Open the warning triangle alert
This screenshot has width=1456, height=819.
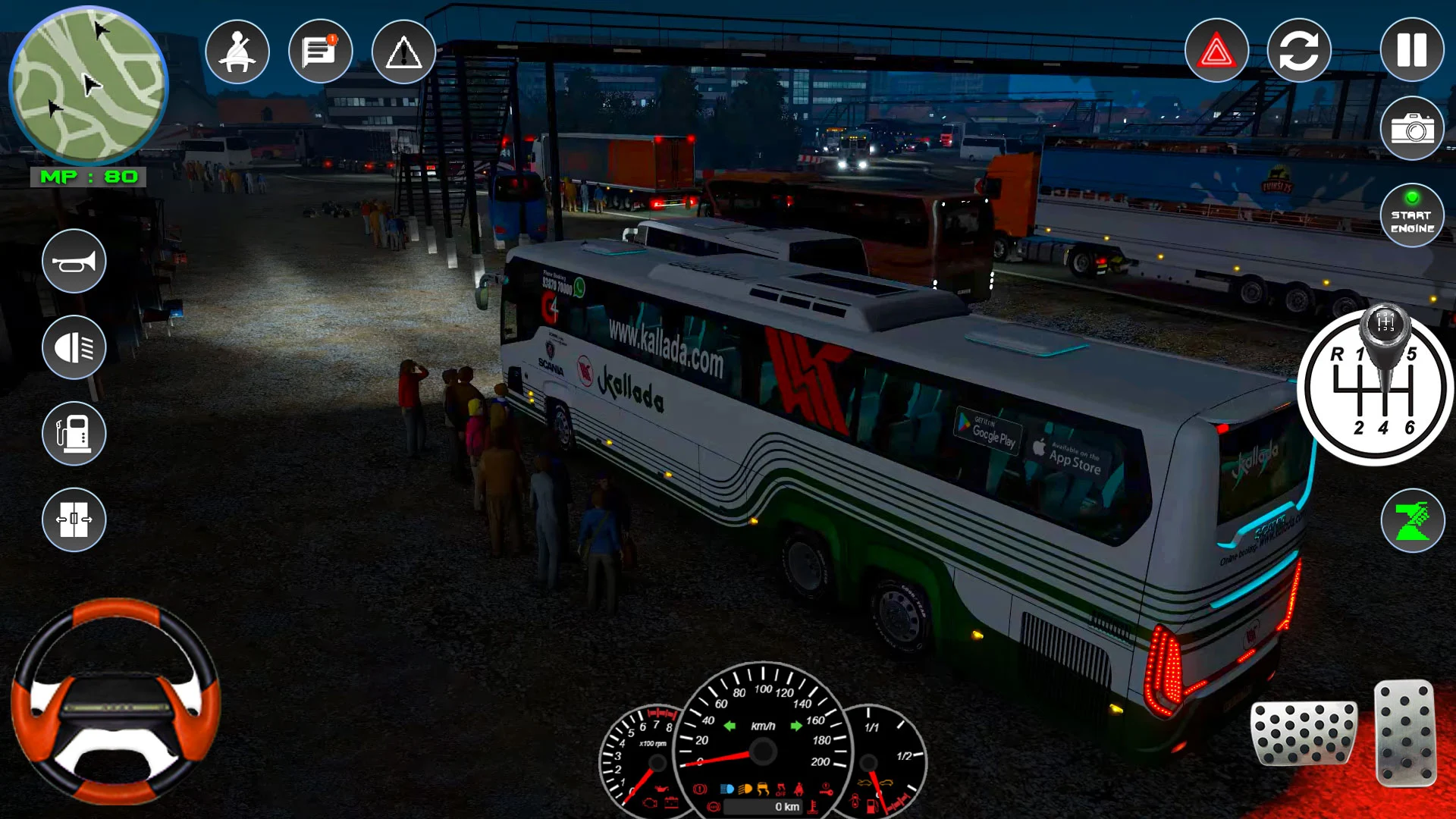click(x=403, y=51)
